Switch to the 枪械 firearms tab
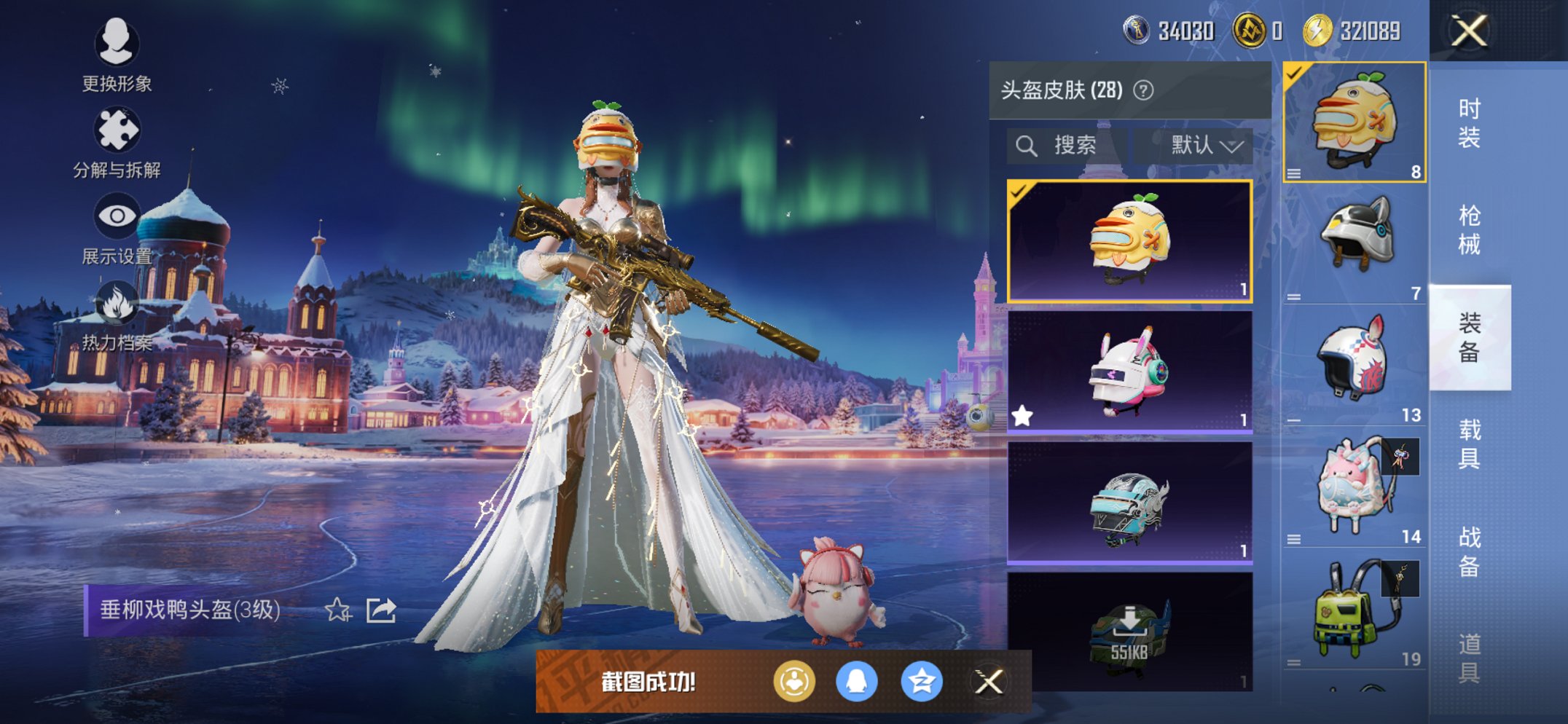The image size is (1568, 724). click(x=1469, y=229)
